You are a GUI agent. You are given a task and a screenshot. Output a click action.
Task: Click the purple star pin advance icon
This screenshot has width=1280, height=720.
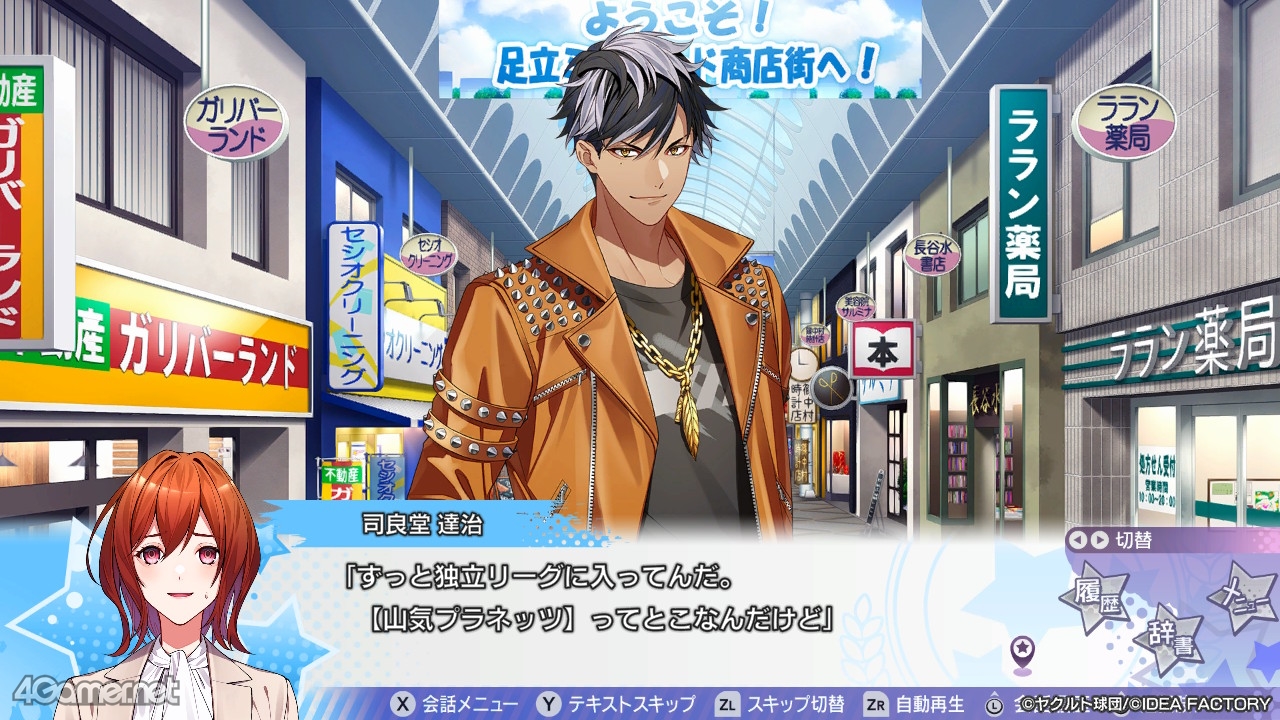(1022, 652)
